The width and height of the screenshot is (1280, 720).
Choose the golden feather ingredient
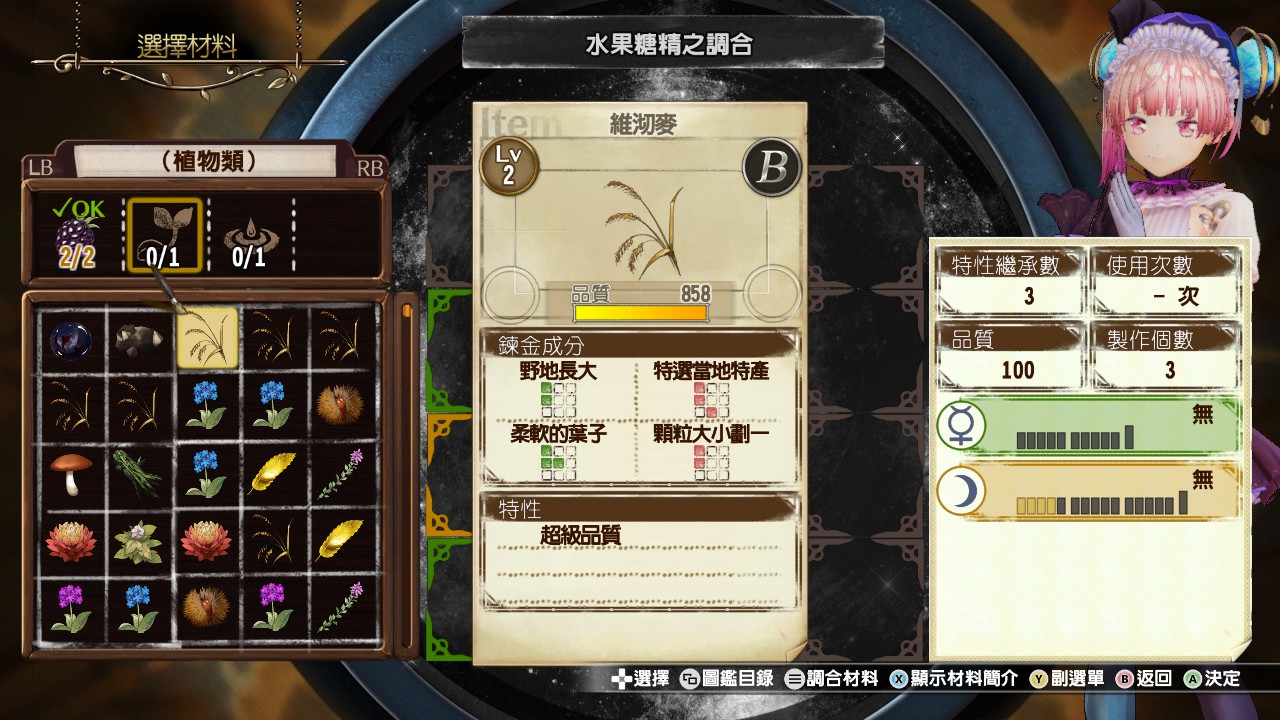pyautogui.click(x=274, y=470)
